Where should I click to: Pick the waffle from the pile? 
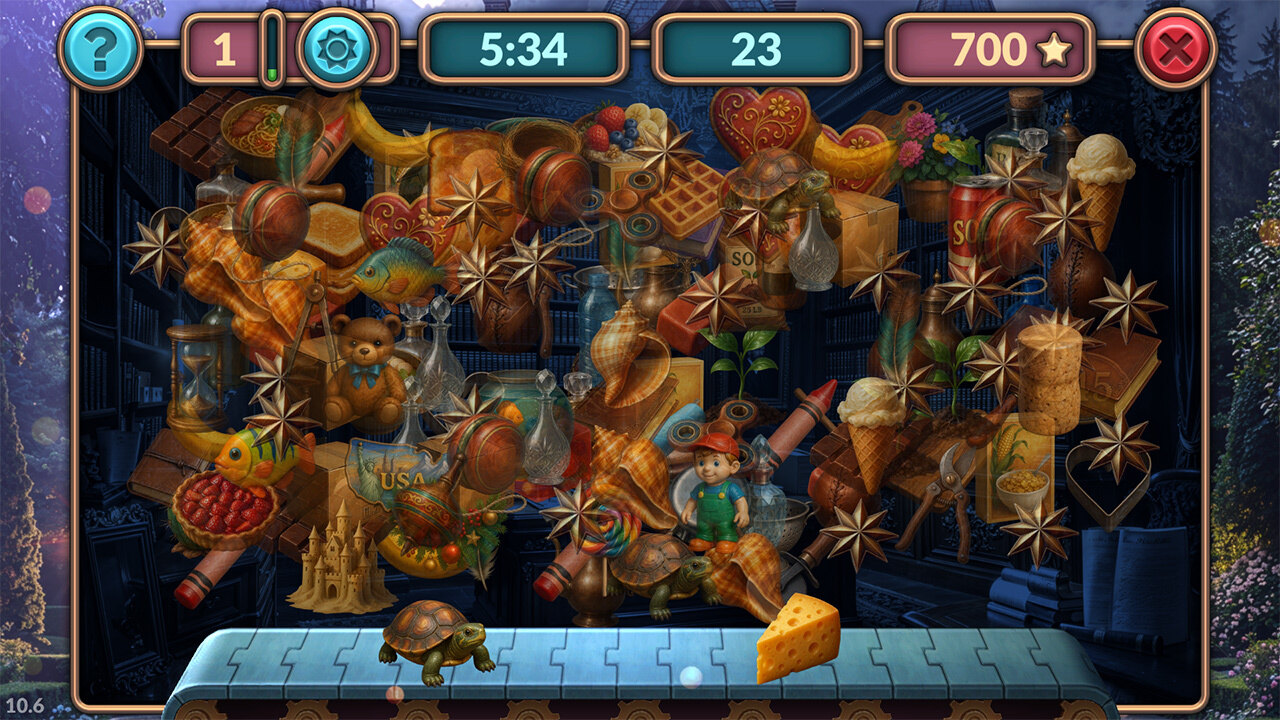coord(686,197)
